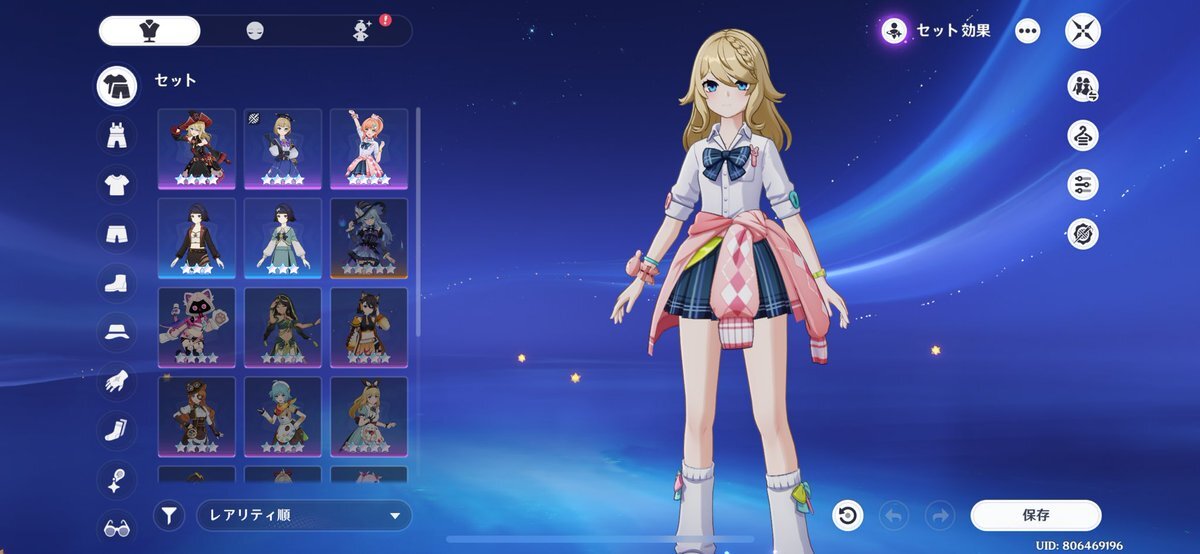
Task: Save the outfit with the 保存 button
Action: pos(1035,516)
